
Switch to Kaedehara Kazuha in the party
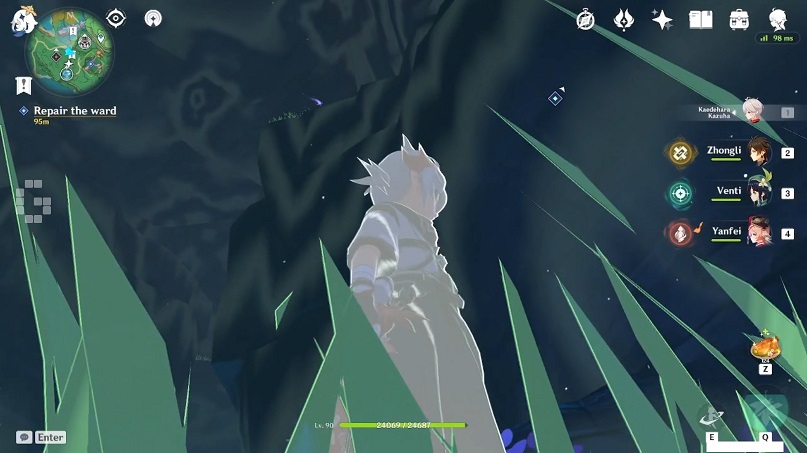[x=753, y=112]
